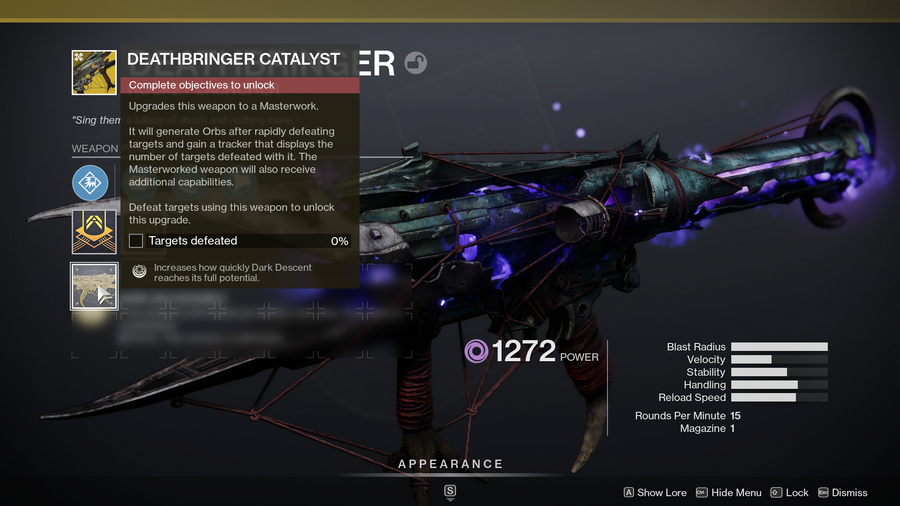Select the blue intrinsic perk icon

(x=90, y=183)
